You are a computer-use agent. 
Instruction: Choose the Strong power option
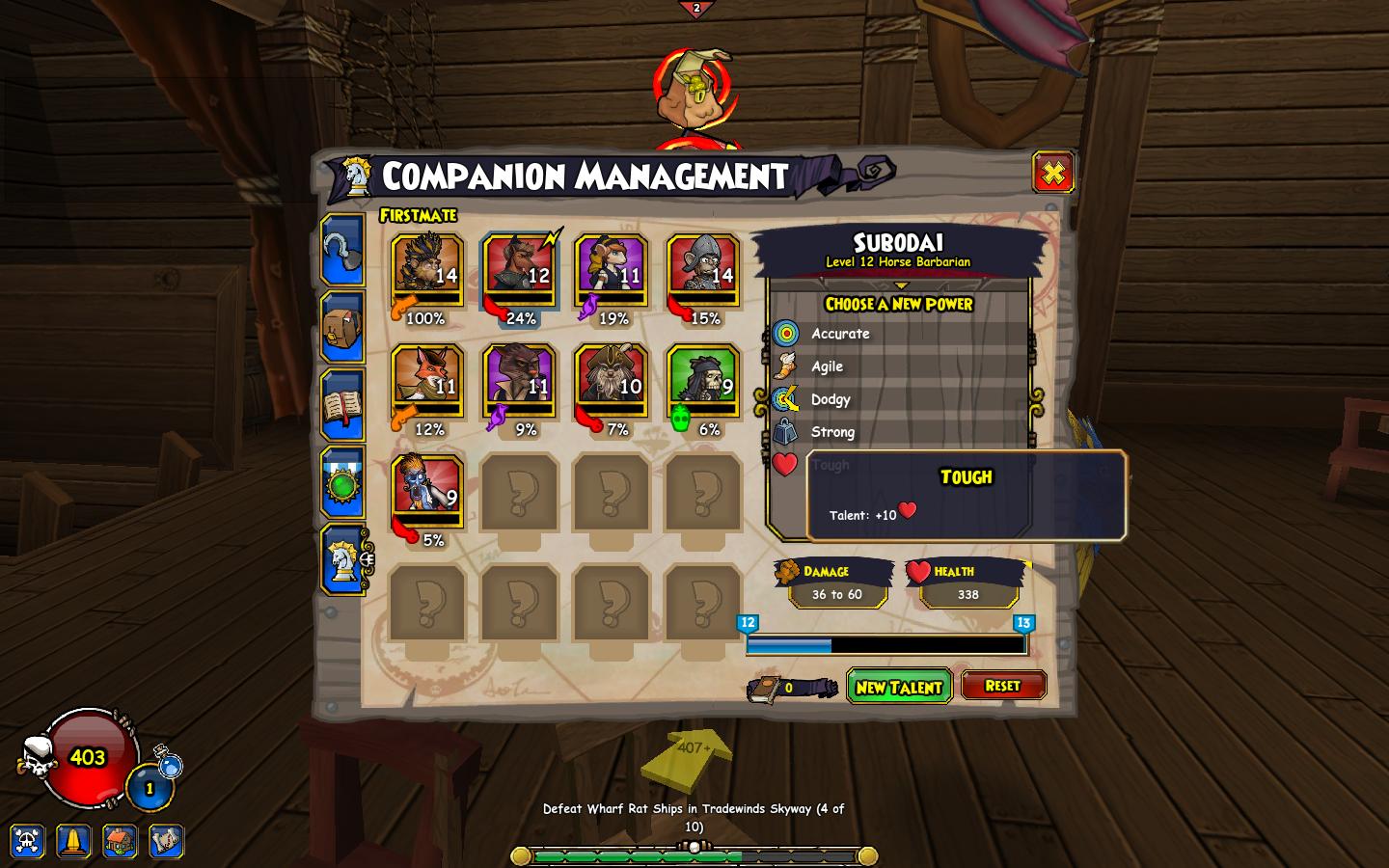tap(832, 432)
